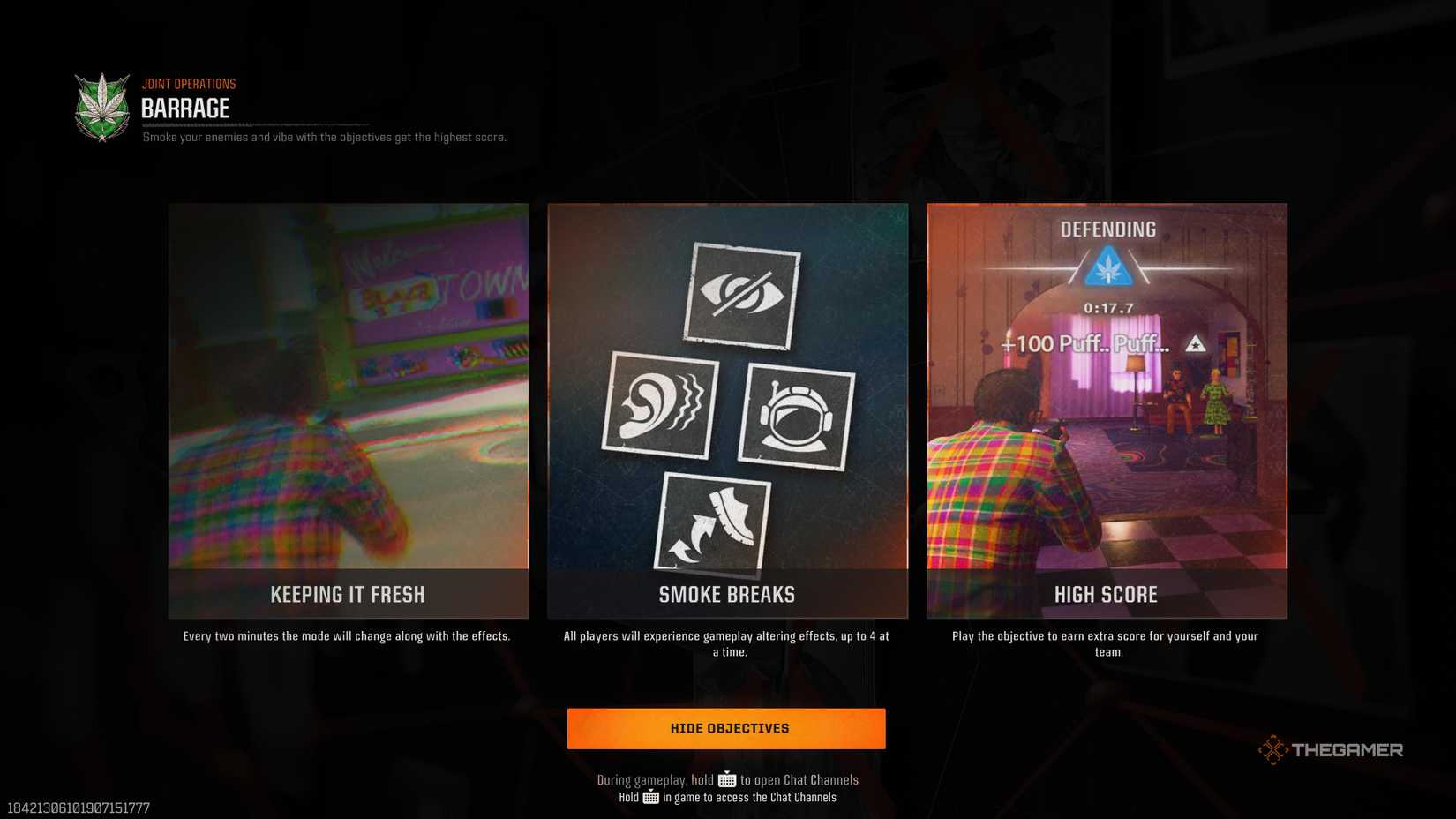The width and height of the screenshot is (1456, 819).
Task: Select the Smoke Breaks title bar
Action: point(726,594)
